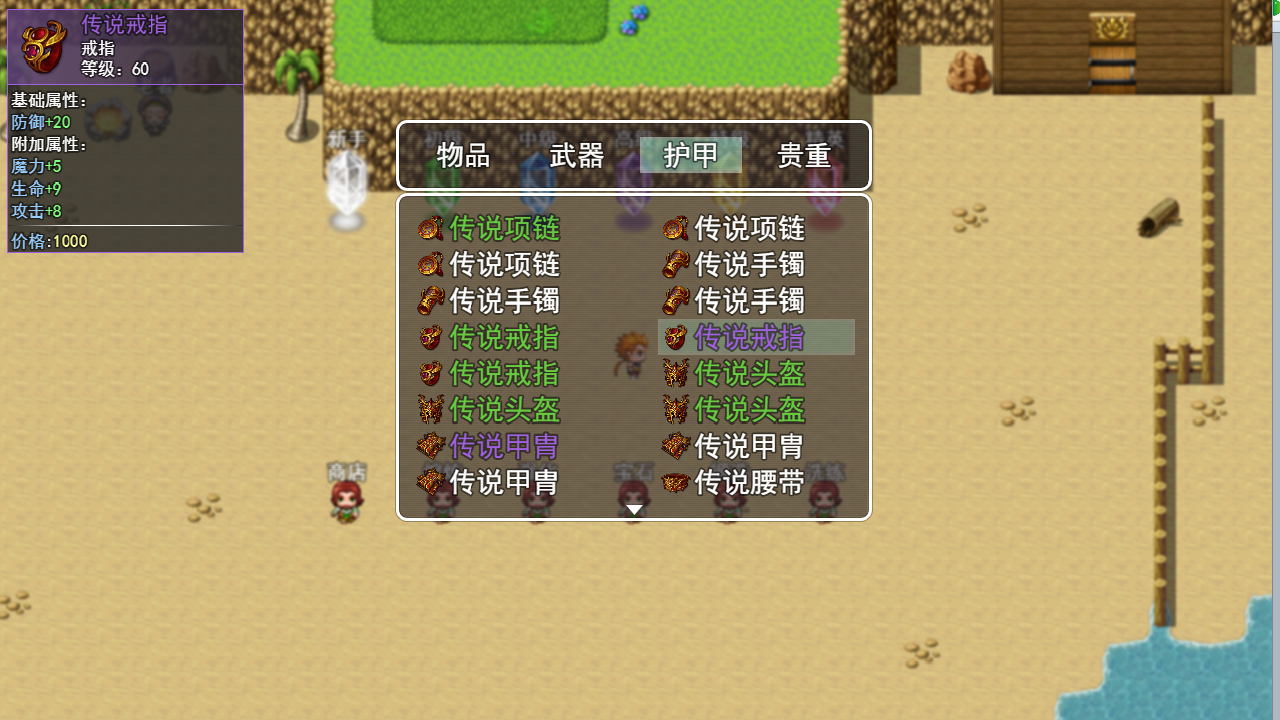Click the bracelet icon next to 传说手镯 in right column
This screenshot has height=720, width=1280.
(x=675, y=265)
